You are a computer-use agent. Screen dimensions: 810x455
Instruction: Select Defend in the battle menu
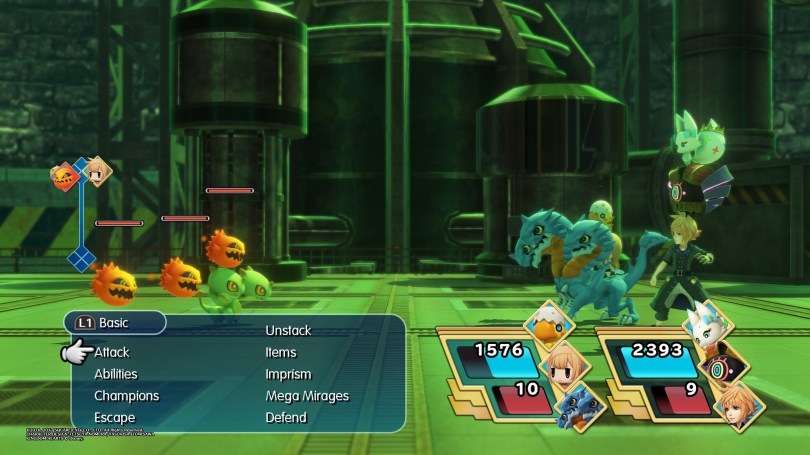pyautogui.click(x=285, y=418)
